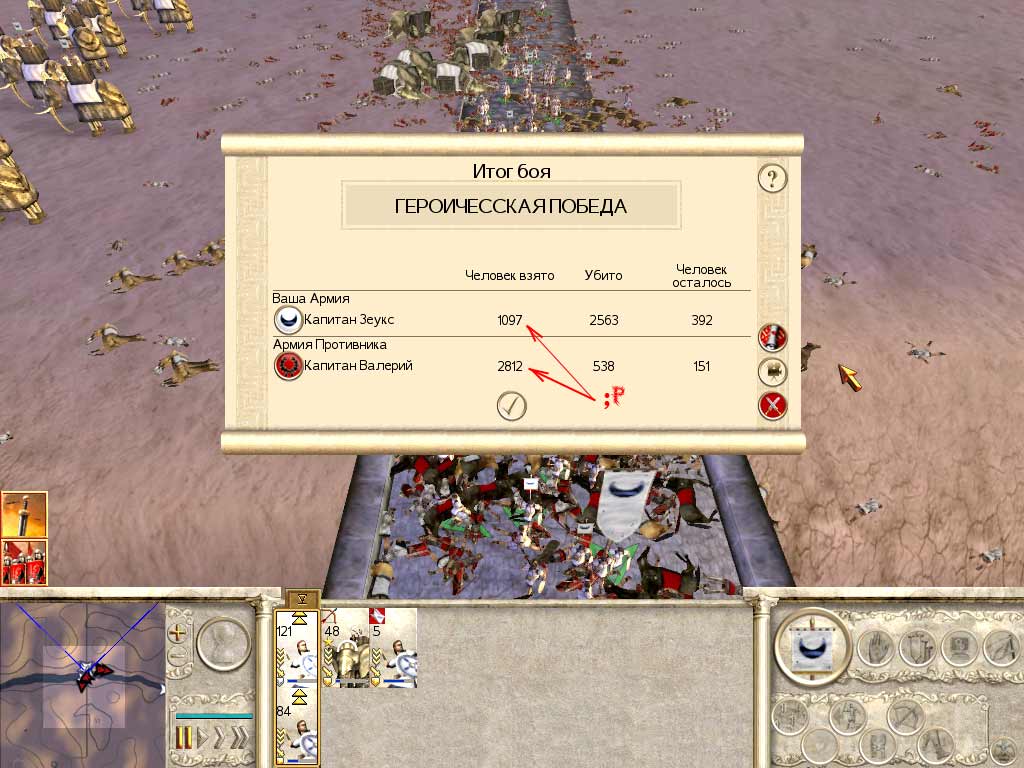The width and height of the screenshot is (1024, 768).
Task: Select the 5-man unit card
Action: coord(393,649)
